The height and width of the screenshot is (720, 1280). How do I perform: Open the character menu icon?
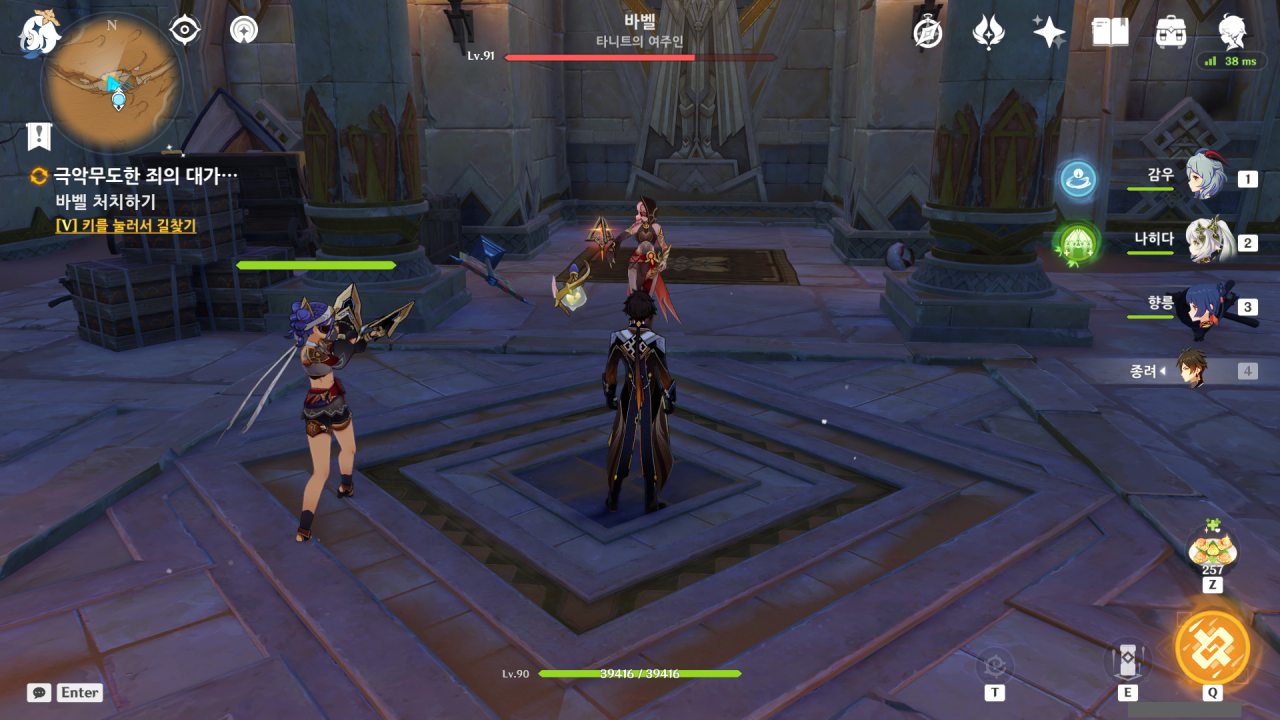coord(1232,32)
